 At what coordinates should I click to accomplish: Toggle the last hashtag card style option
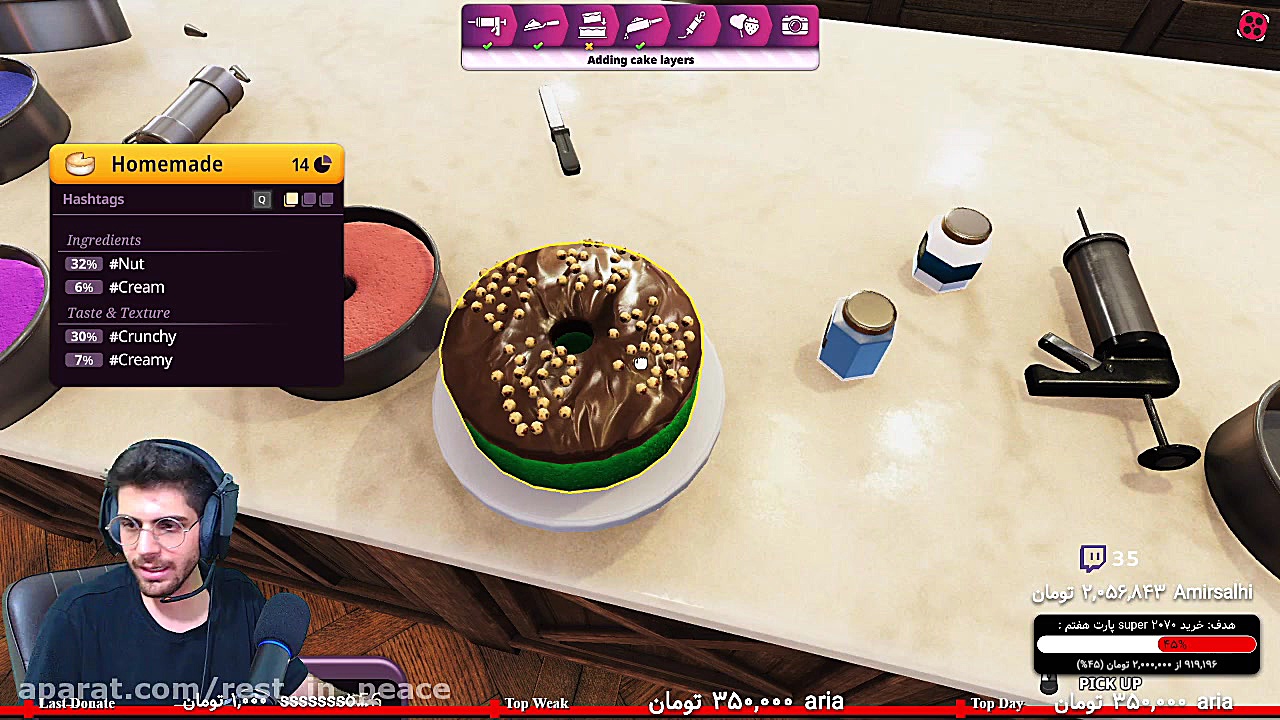(326, 199)
